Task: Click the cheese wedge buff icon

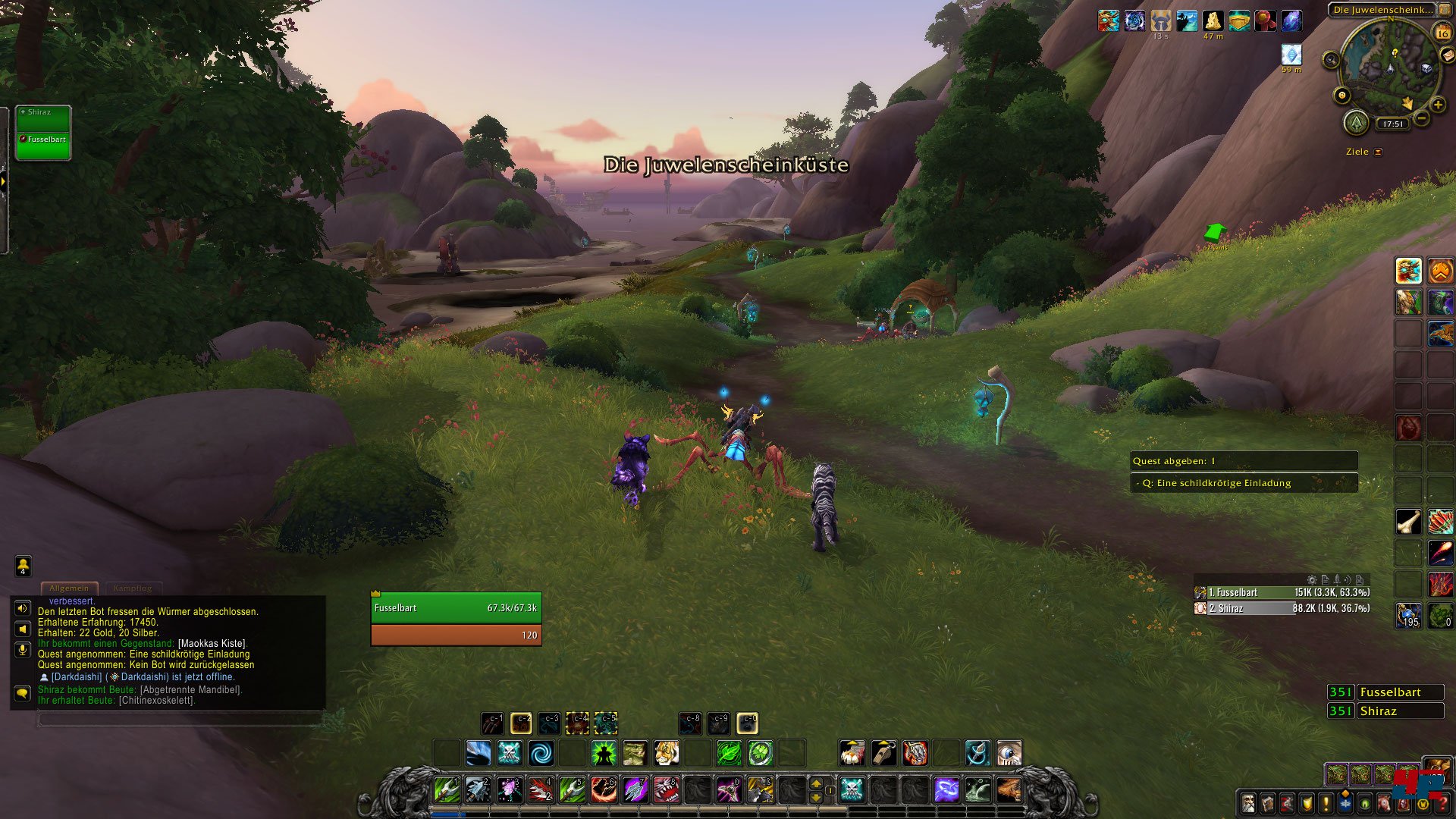Action: (x=1213, y=20)
